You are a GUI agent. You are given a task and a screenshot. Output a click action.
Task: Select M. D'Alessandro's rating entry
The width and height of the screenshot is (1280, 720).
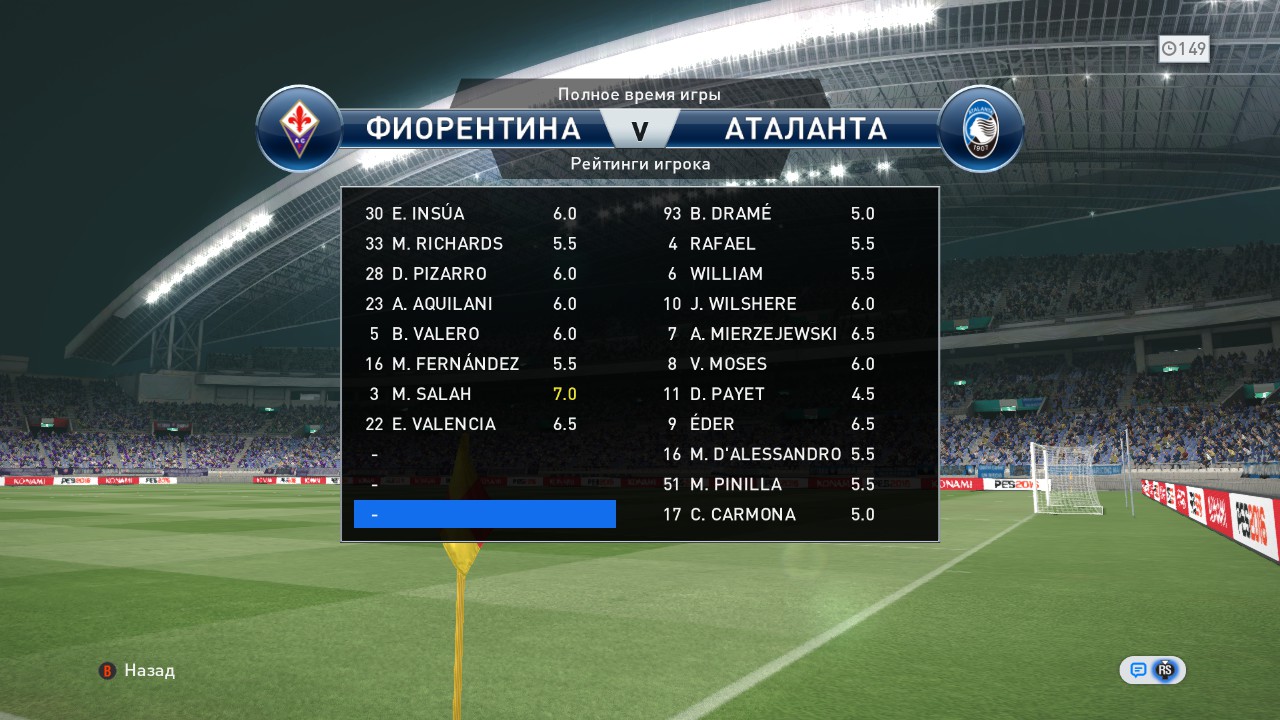770,454
